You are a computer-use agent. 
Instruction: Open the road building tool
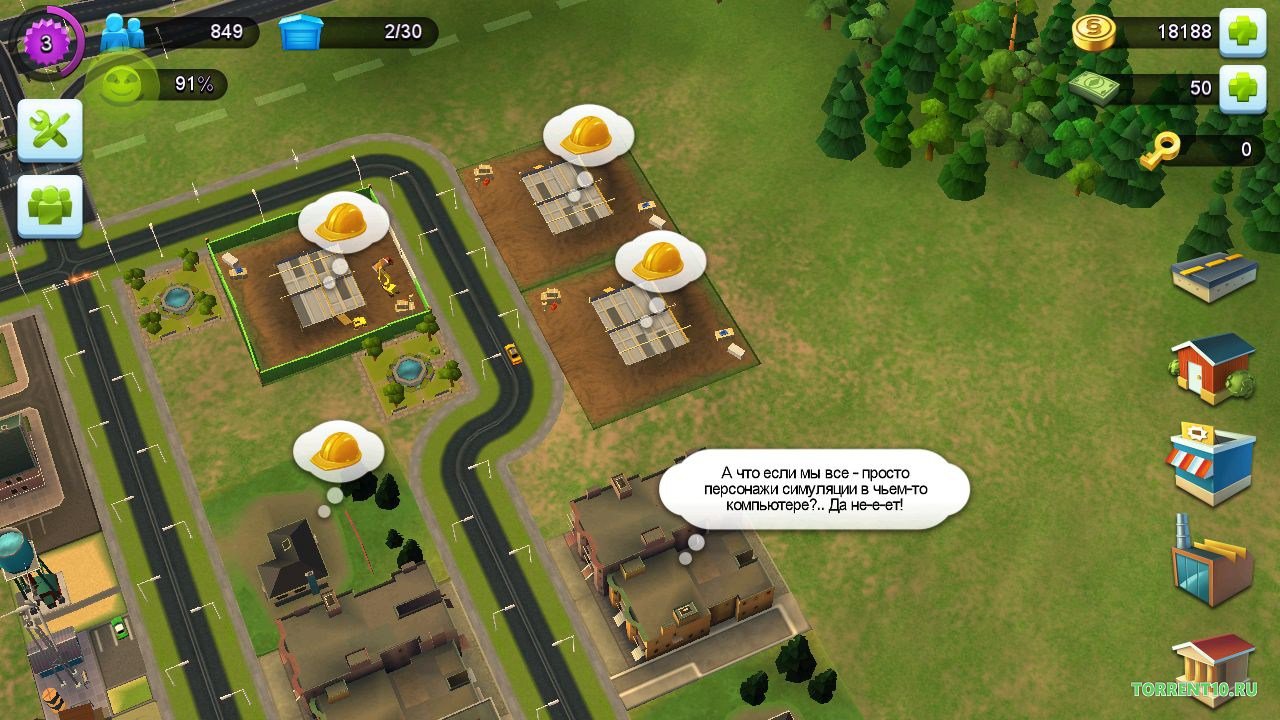1214,277
